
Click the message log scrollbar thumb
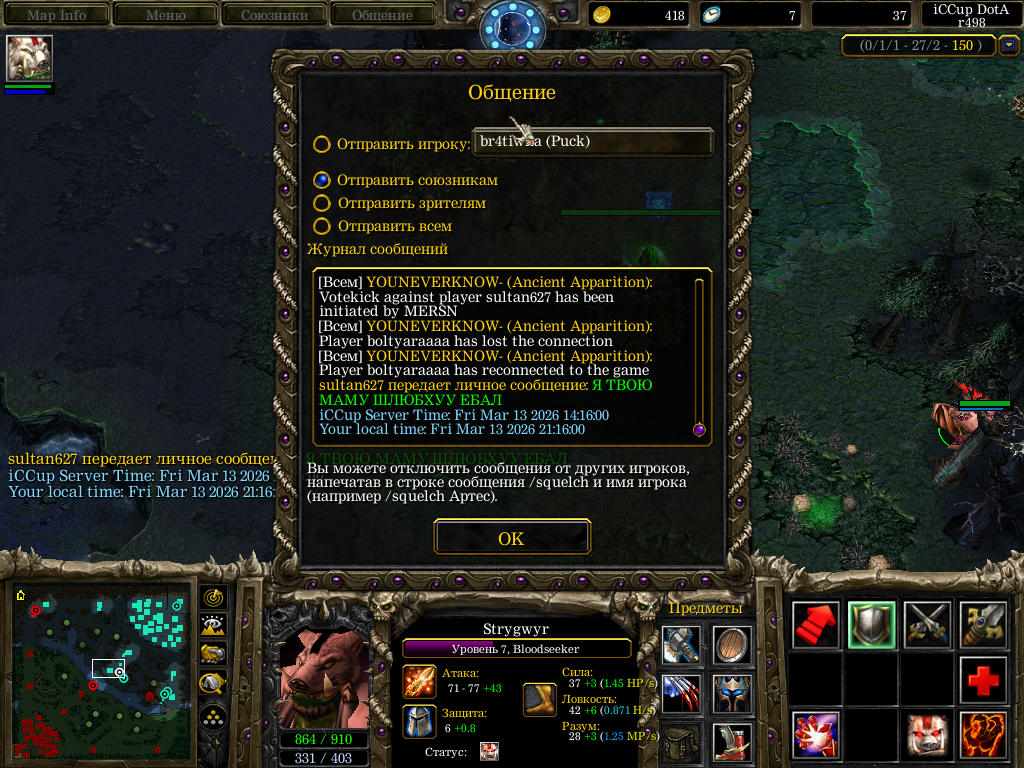click(699, 429)
